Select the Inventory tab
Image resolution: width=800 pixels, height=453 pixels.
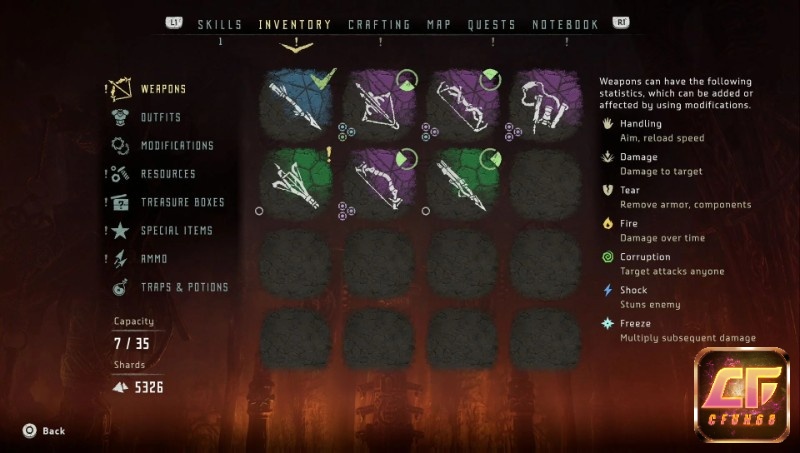(x=295, y=25)
